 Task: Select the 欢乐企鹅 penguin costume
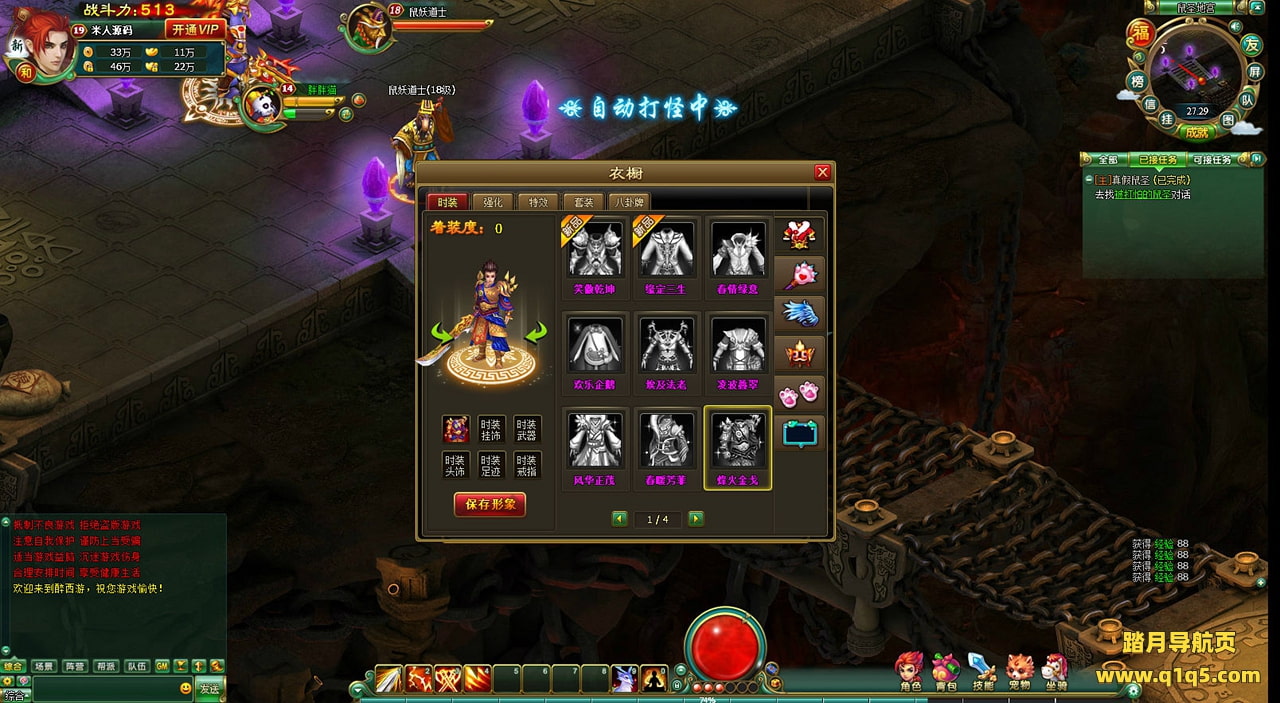(x=595, y=345)
